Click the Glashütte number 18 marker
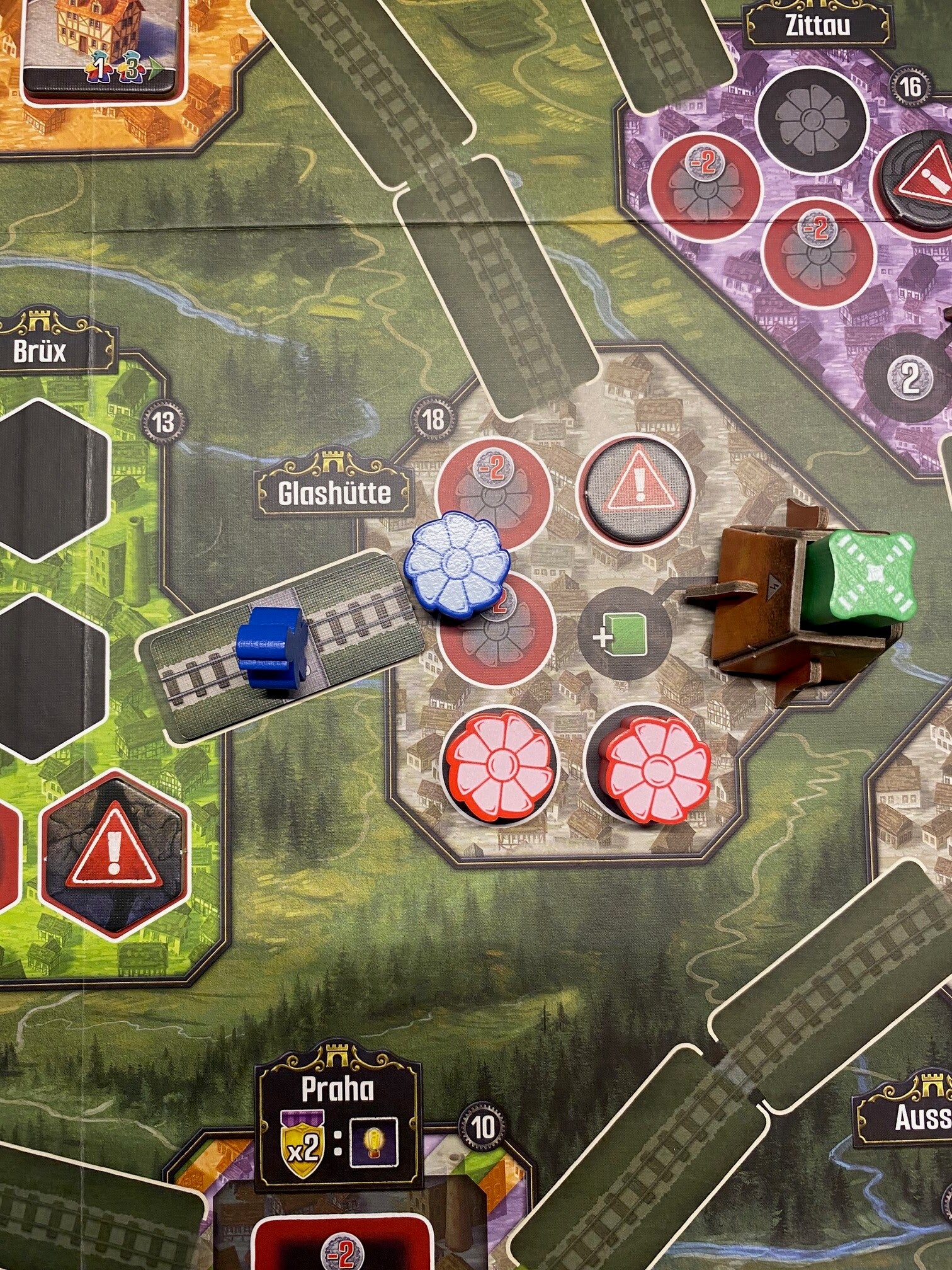 pyautogui.click(x=434, y=418)
